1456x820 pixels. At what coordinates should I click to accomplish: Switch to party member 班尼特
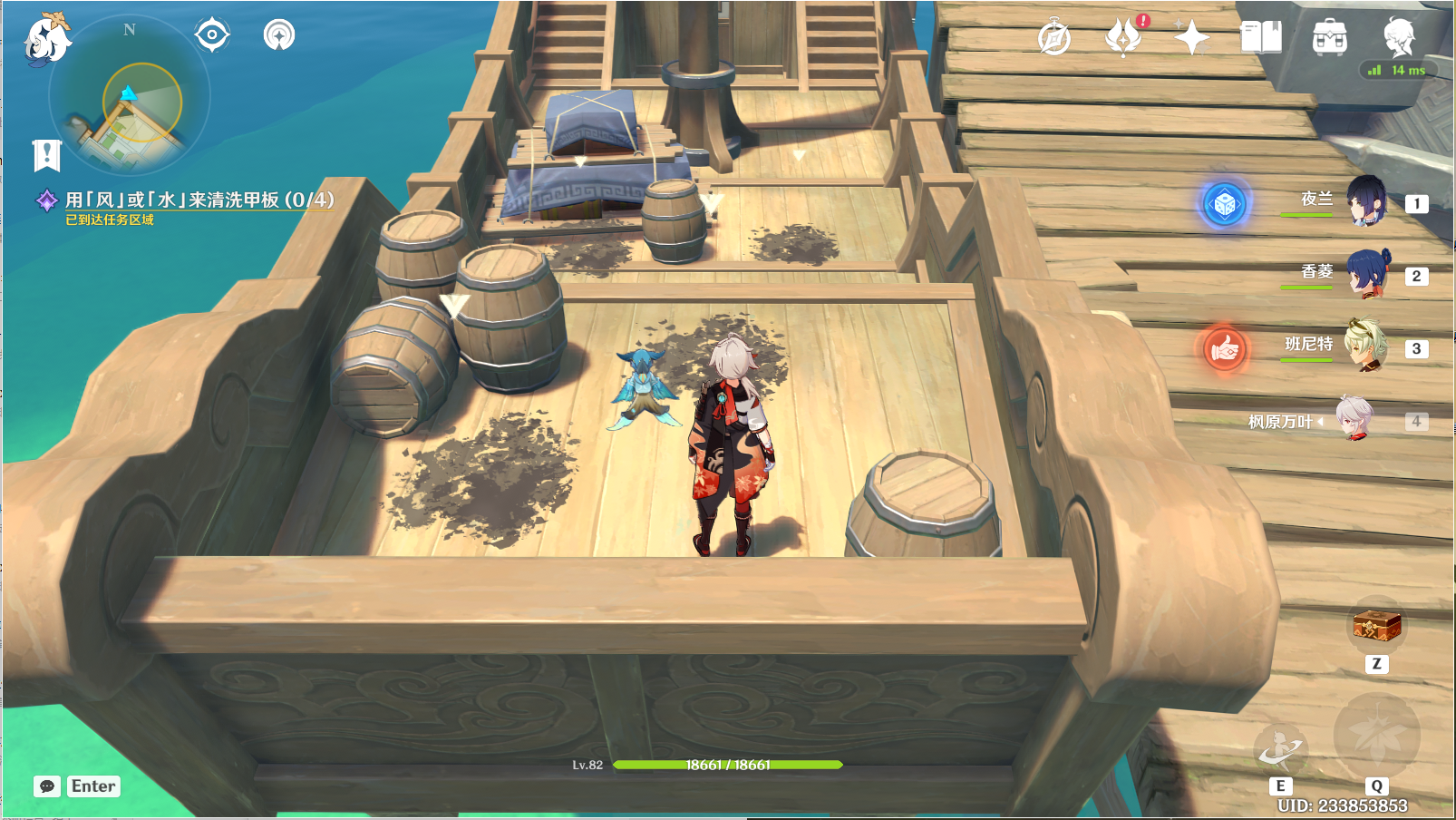1365,346
